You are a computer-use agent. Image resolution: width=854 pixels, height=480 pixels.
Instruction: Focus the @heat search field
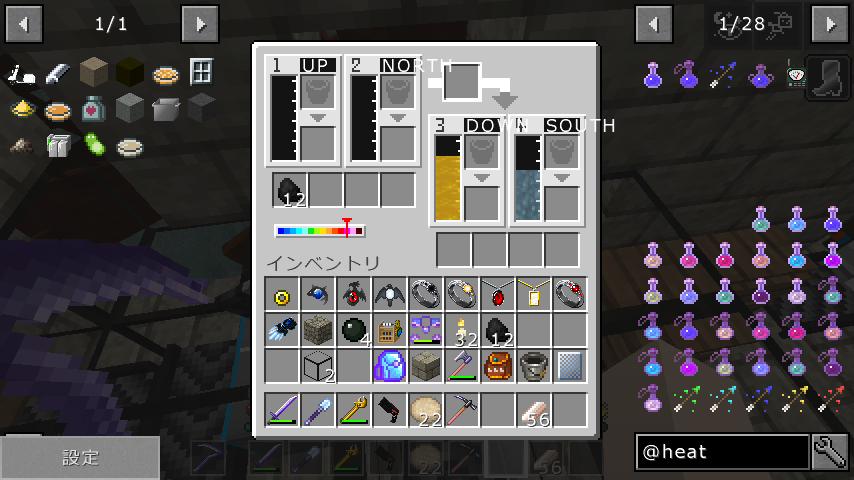(x=722, y=452)
